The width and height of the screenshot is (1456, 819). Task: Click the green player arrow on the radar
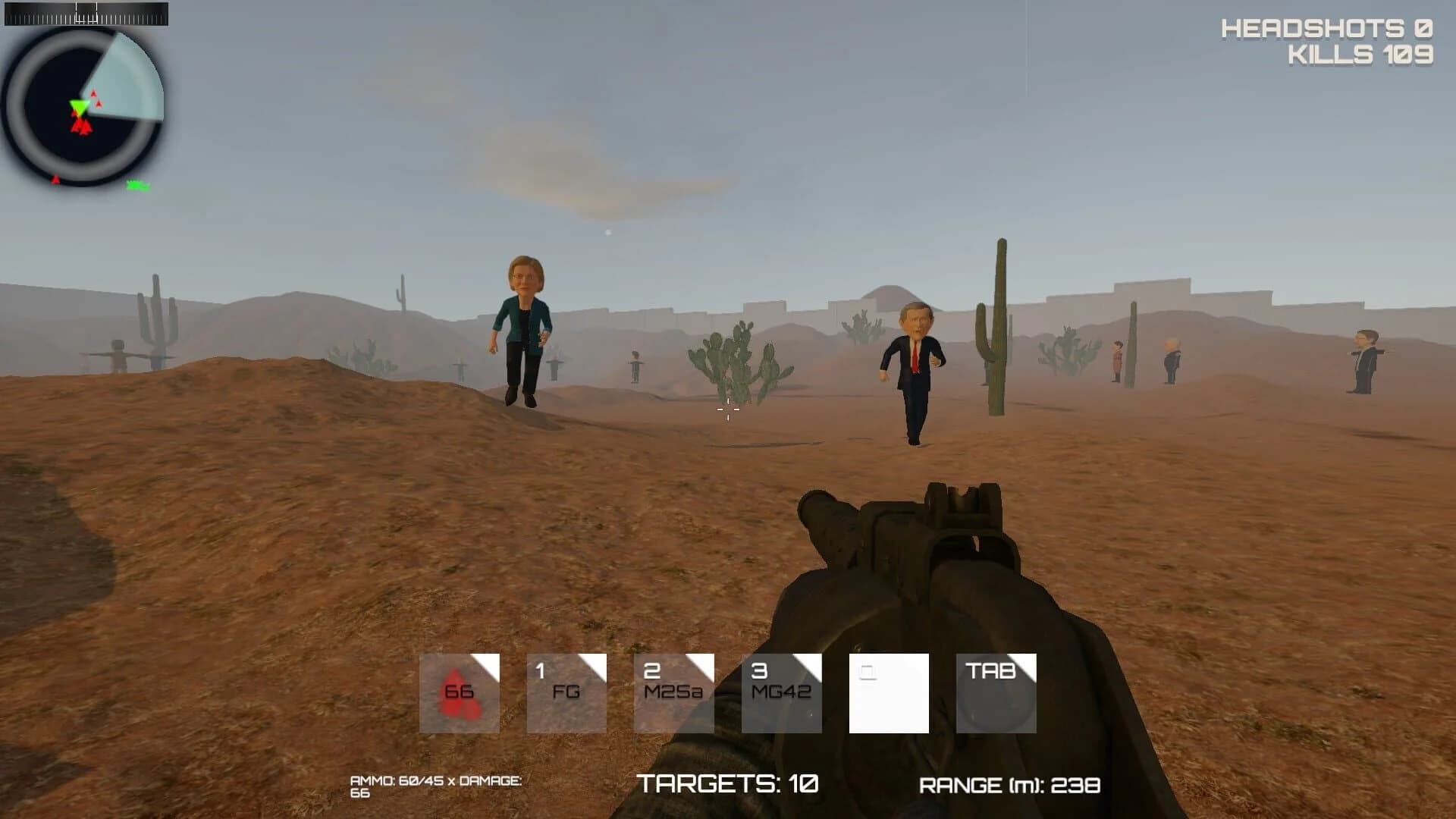[79, 106]
